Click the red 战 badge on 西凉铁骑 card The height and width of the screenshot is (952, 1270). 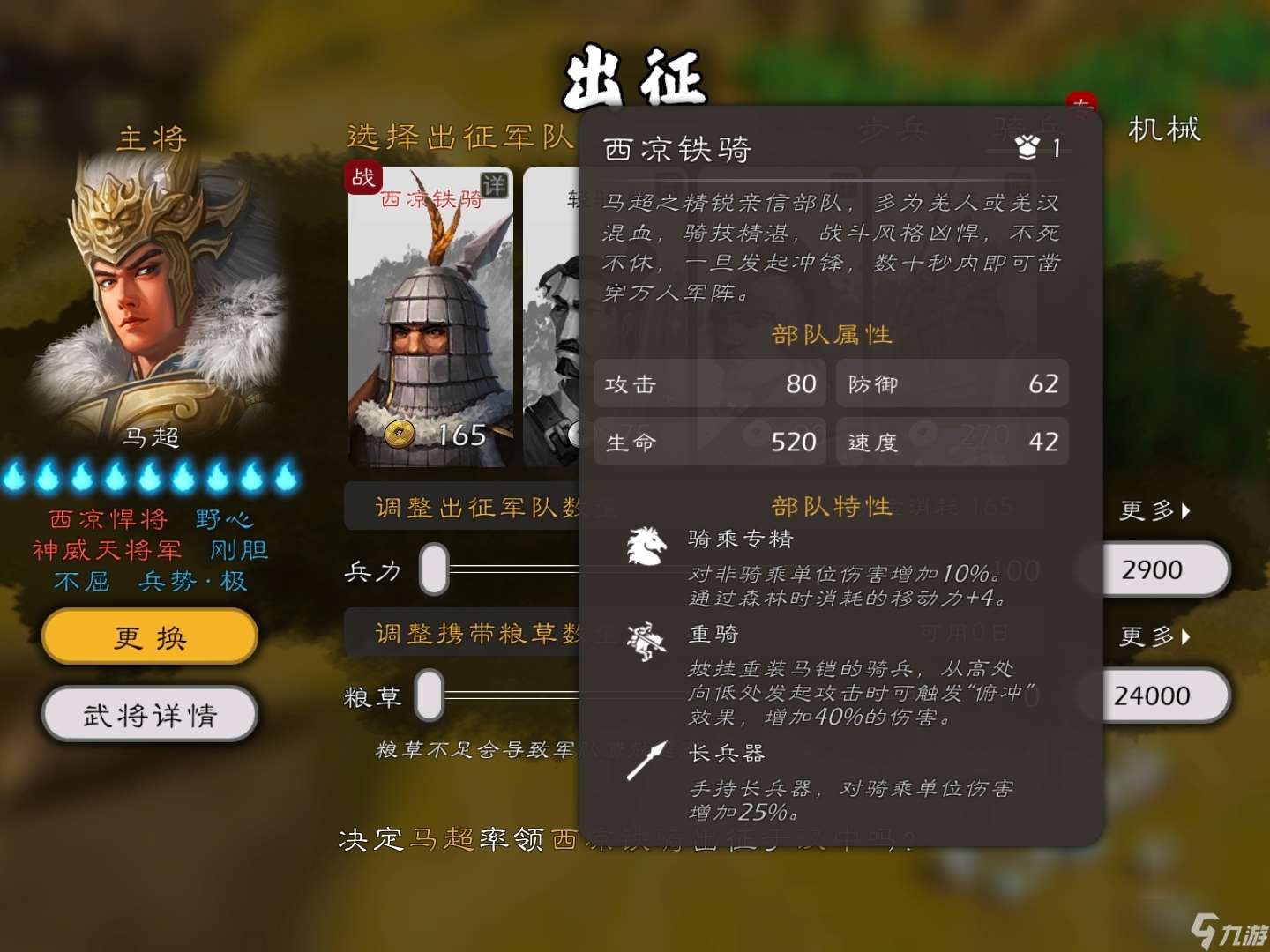[362, 179]
